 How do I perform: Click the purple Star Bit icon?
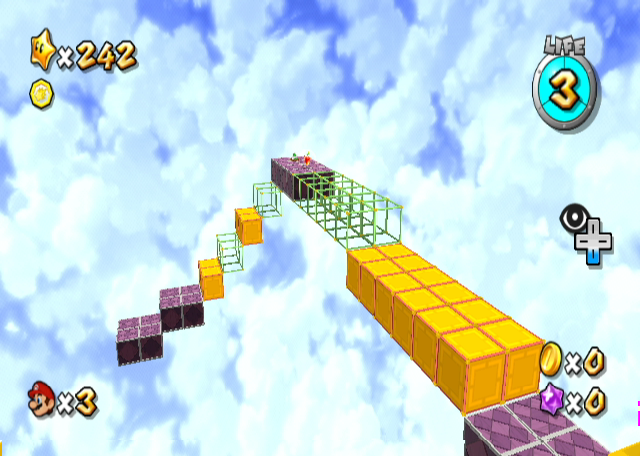[x=551, y=402]
